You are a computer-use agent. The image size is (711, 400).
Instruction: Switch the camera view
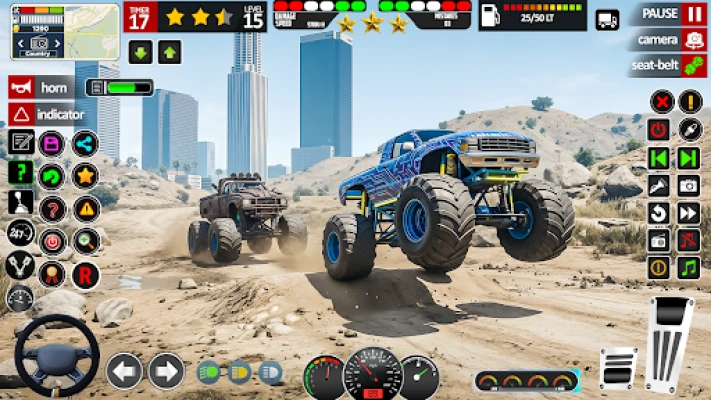pos(667,40)
